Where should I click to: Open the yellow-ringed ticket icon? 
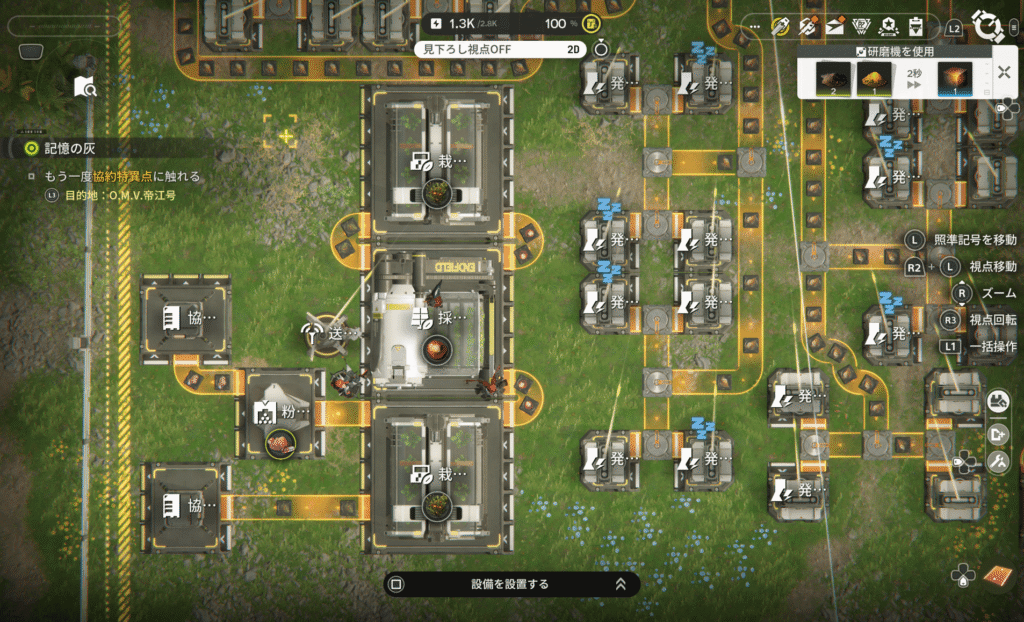coord(781,27)
